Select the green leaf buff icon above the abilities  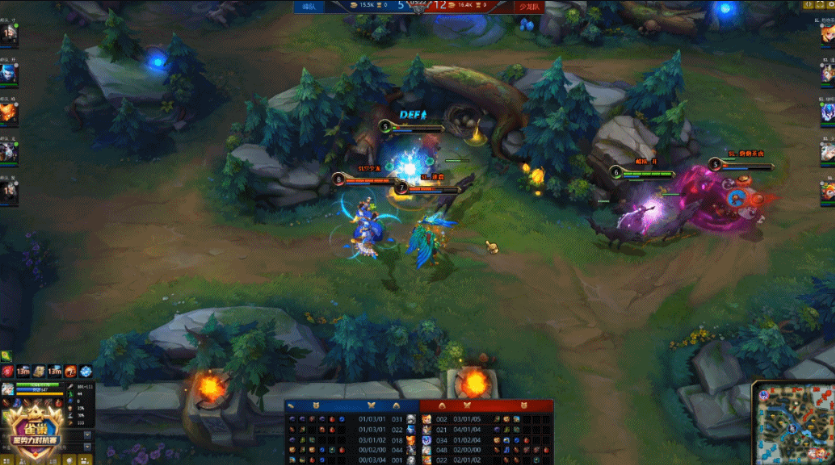(x=6, y=356)
